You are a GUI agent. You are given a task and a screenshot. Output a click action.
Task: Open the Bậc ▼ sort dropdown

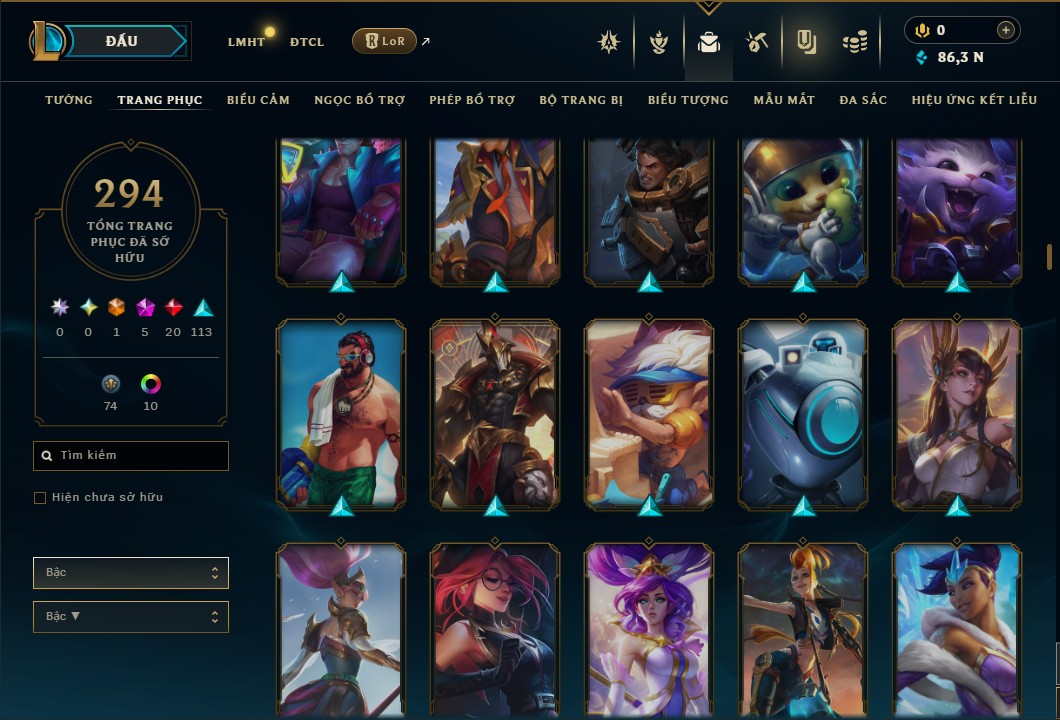[x=131, y=617]
